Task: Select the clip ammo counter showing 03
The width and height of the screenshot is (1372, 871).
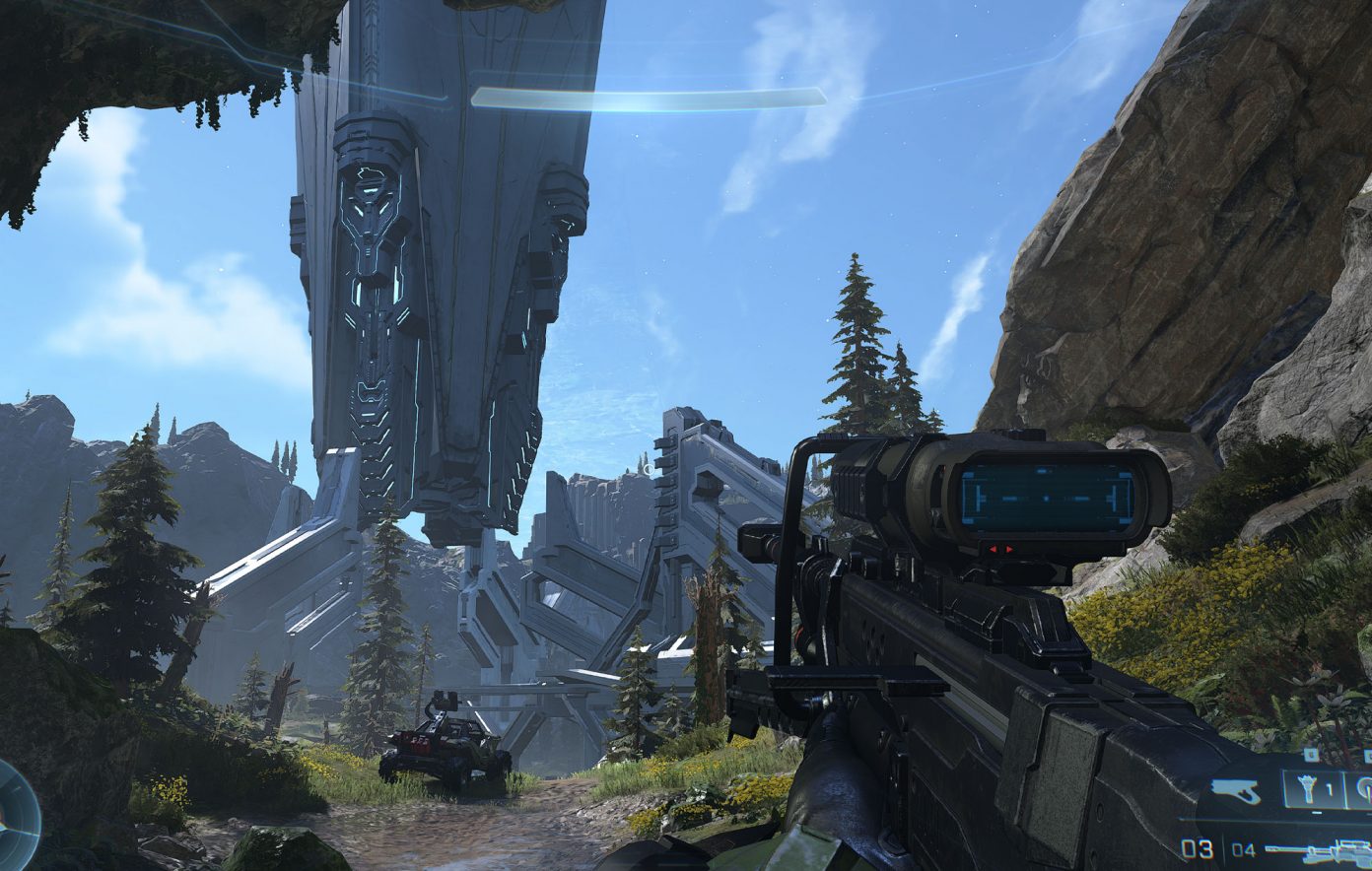Action: point(1197,849)
